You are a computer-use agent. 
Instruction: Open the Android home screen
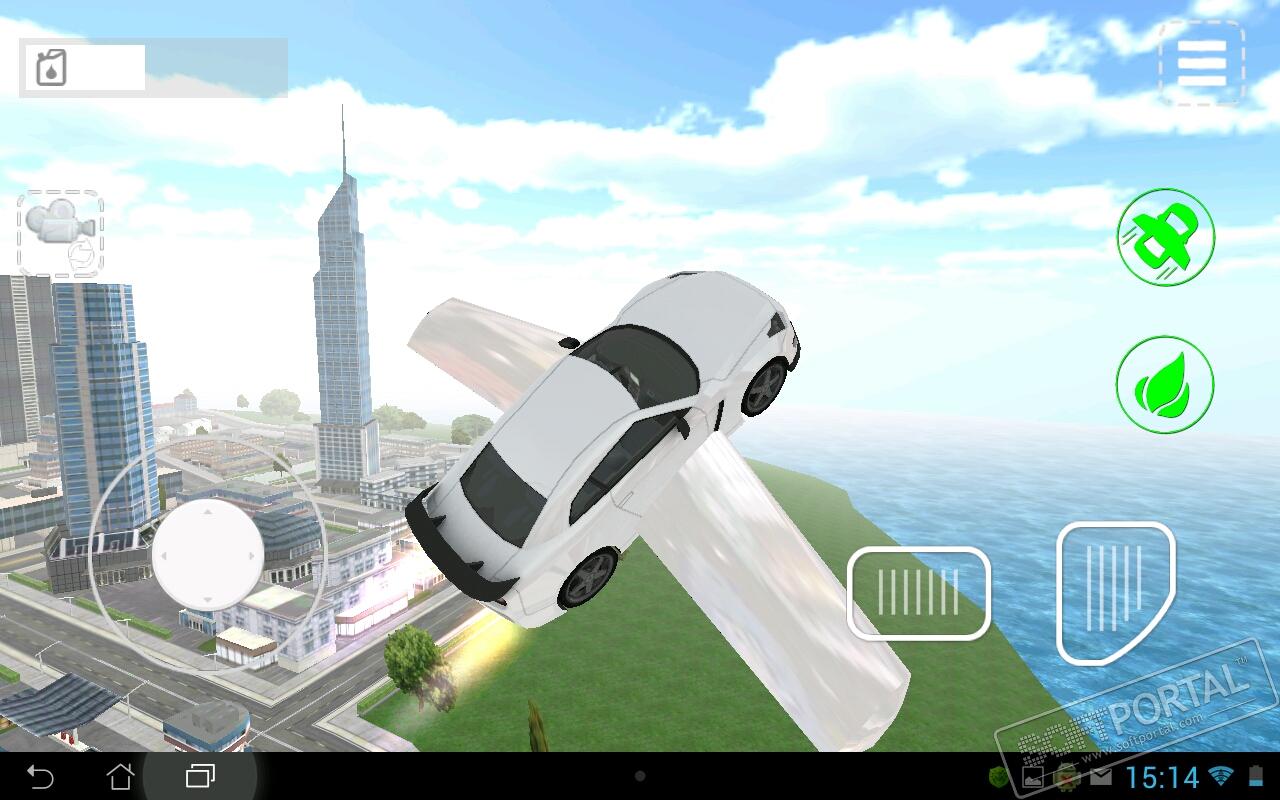(x=120, y=776)
